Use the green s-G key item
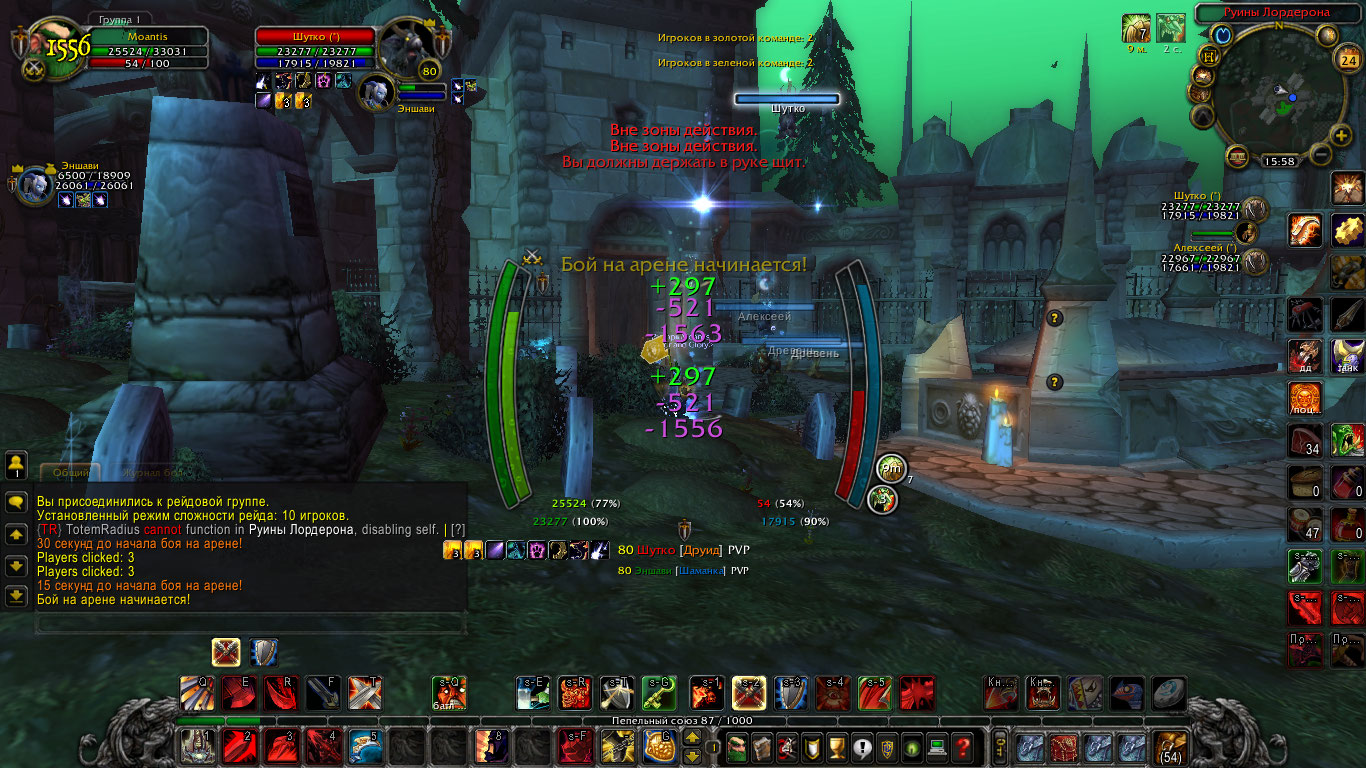 click(659, 692)
